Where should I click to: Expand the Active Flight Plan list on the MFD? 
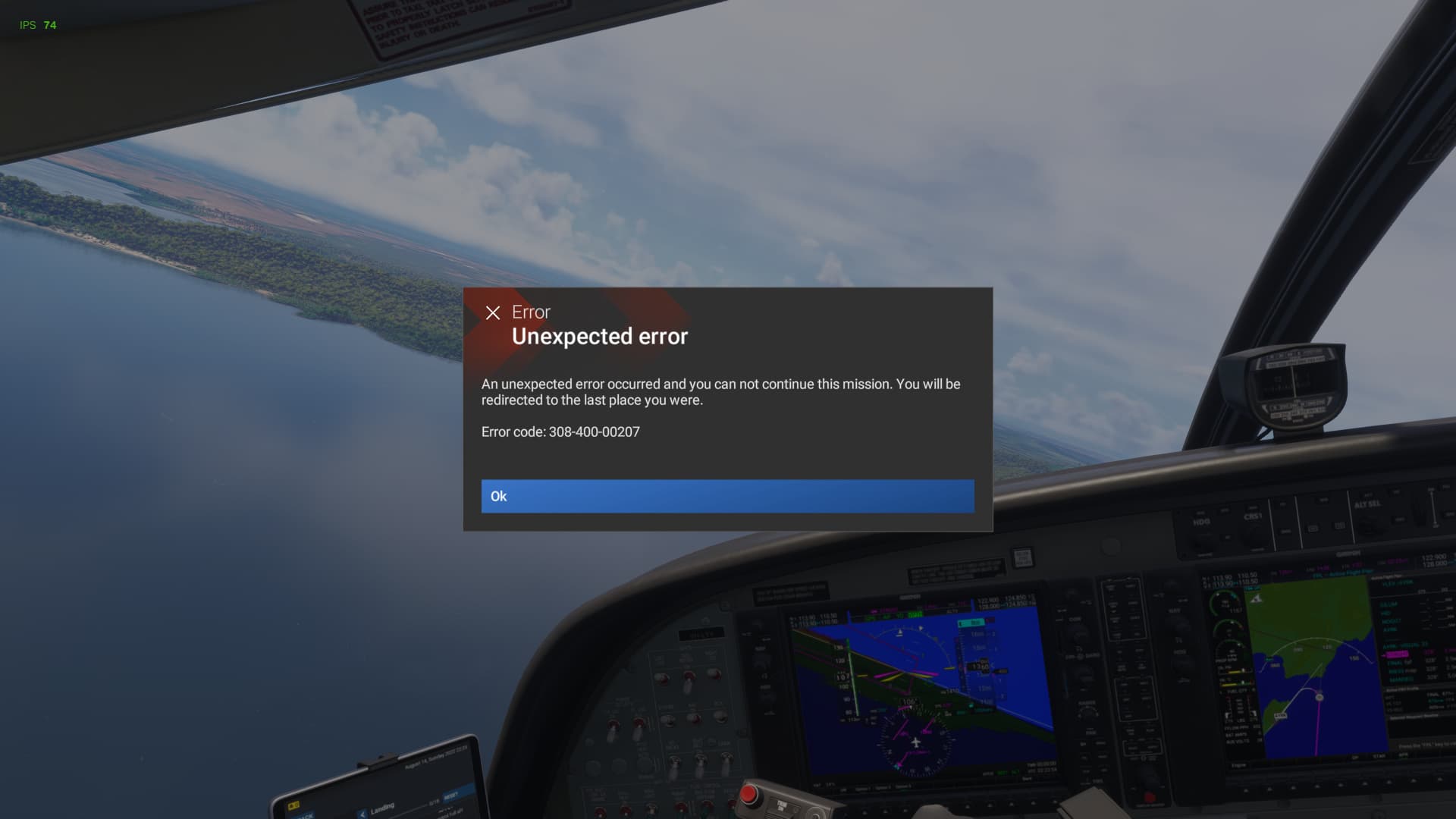(1388, 576)
